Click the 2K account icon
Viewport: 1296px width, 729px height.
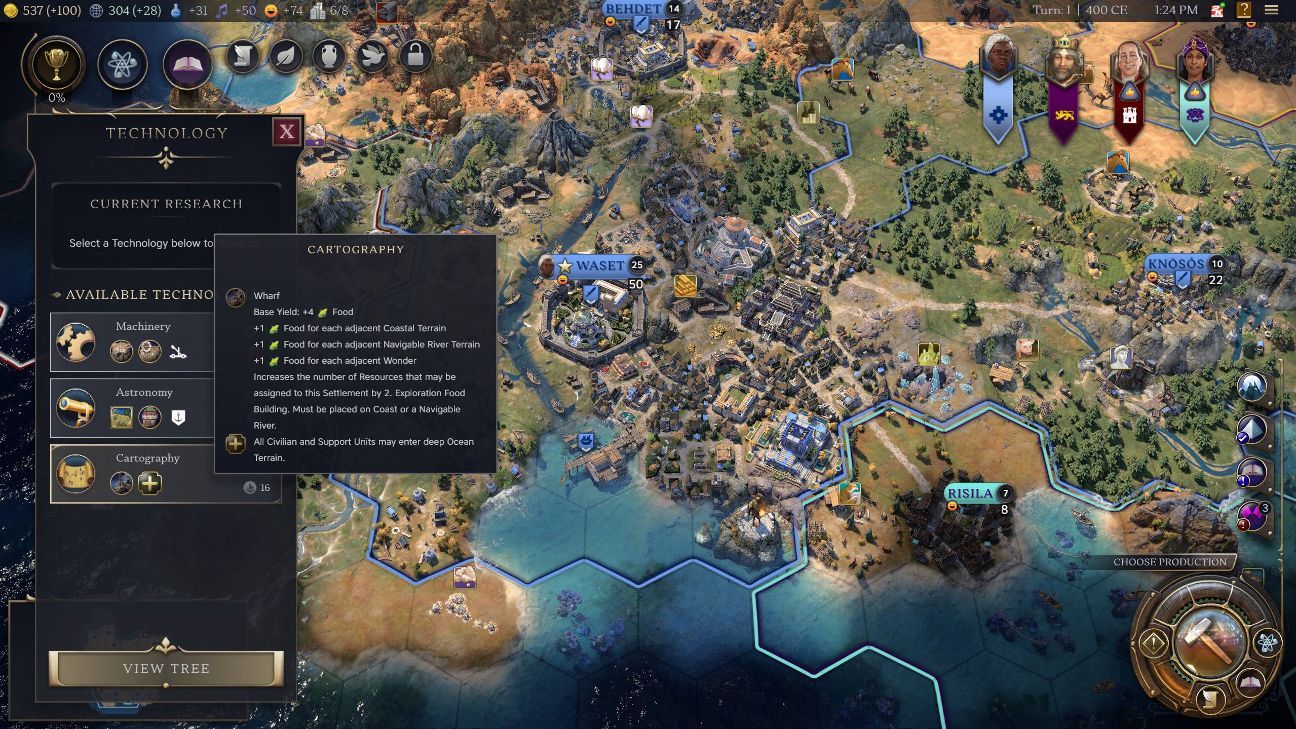(x=1218, y=10)
